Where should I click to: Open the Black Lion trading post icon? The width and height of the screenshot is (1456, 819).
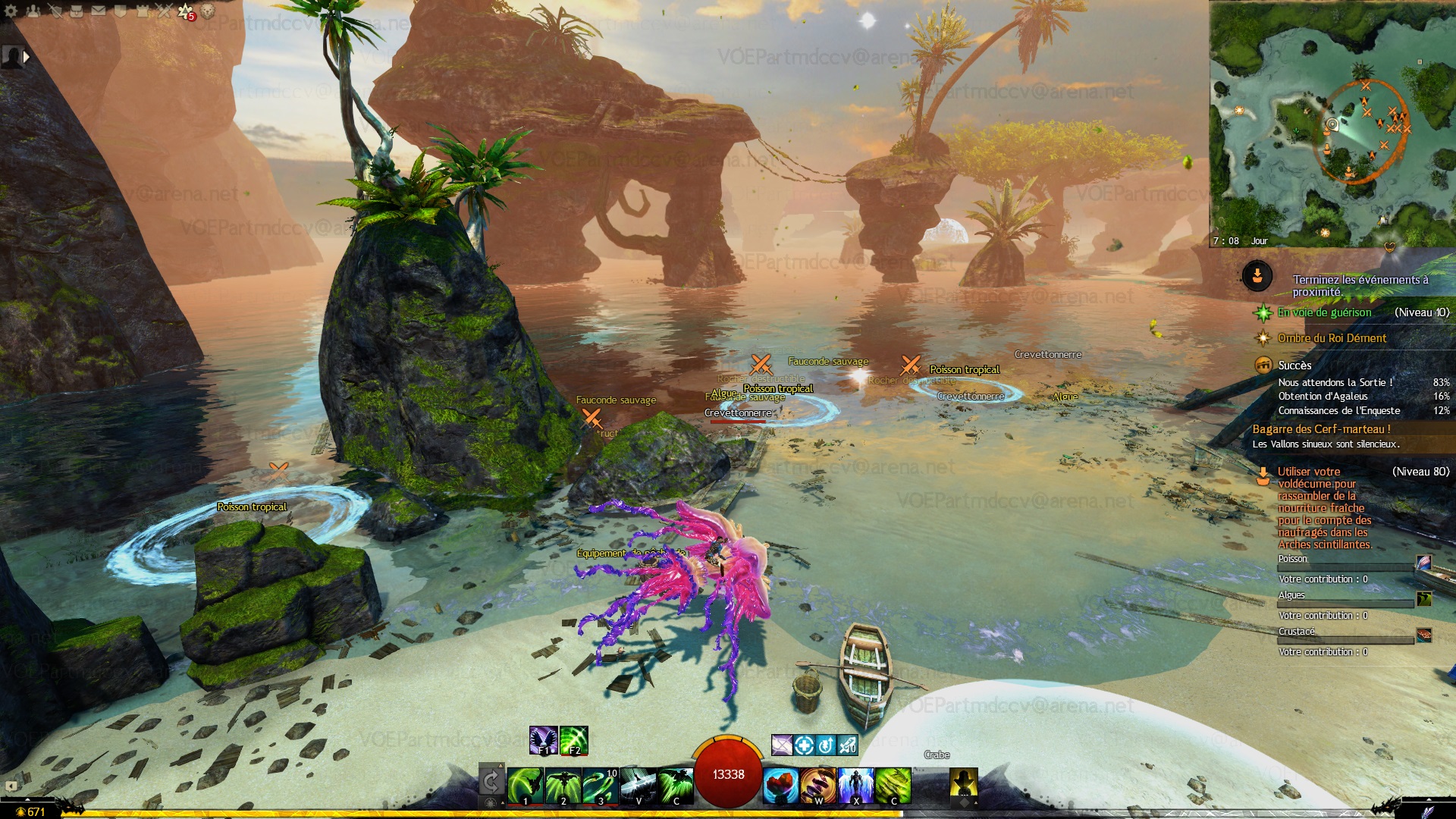207,11
